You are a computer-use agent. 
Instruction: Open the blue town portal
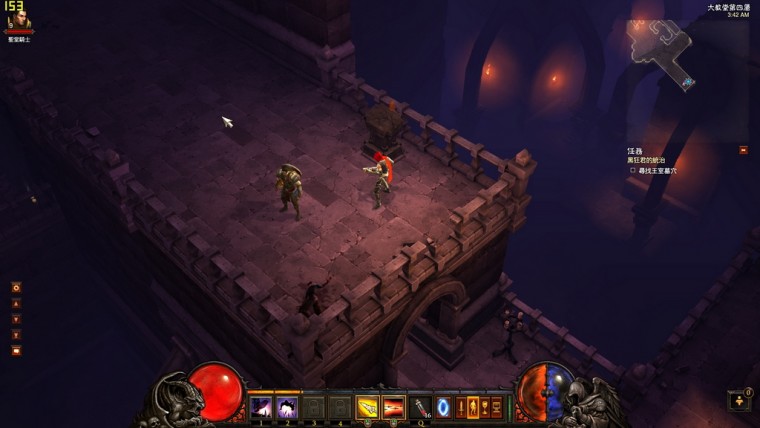pyautogui.click(x=444, y=407)
